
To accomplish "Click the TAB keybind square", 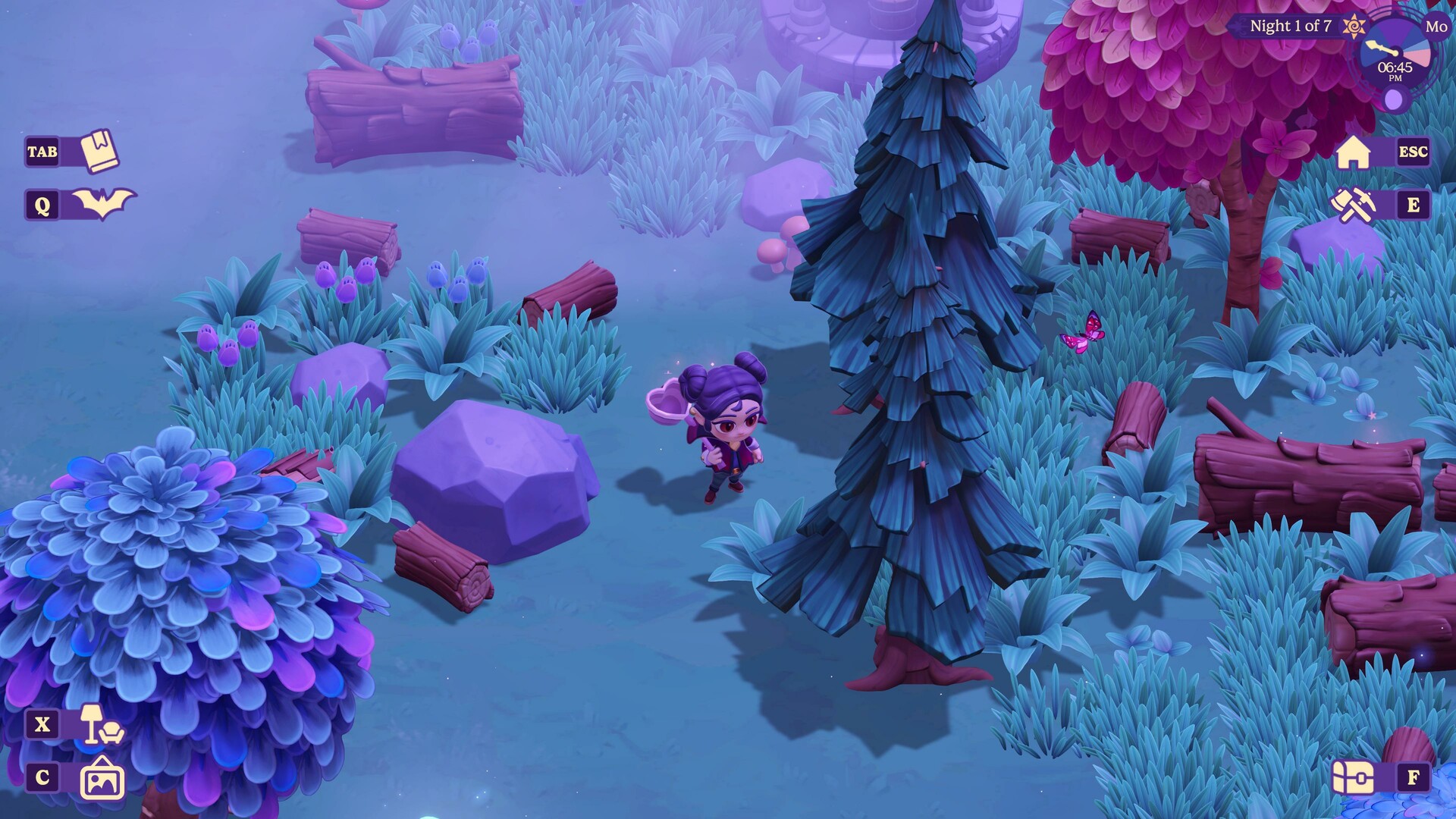I will tap(43, 151).
